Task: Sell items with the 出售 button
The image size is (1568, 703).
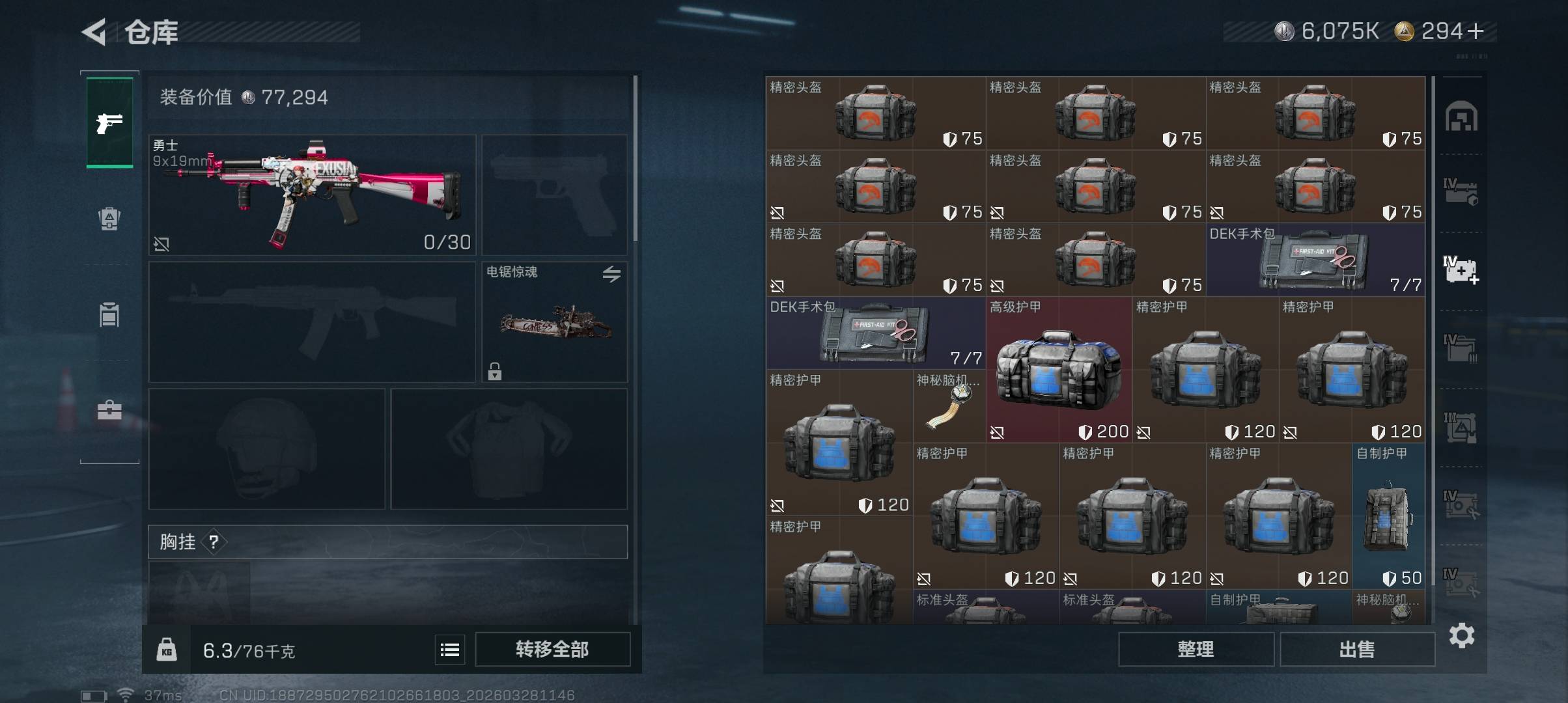Action: [x=1357, y=649]
